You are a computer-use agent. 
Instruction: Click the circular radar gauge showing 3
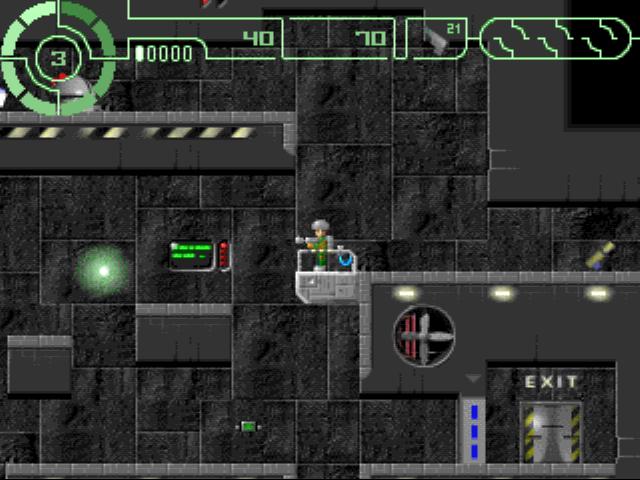pos(57,55)
